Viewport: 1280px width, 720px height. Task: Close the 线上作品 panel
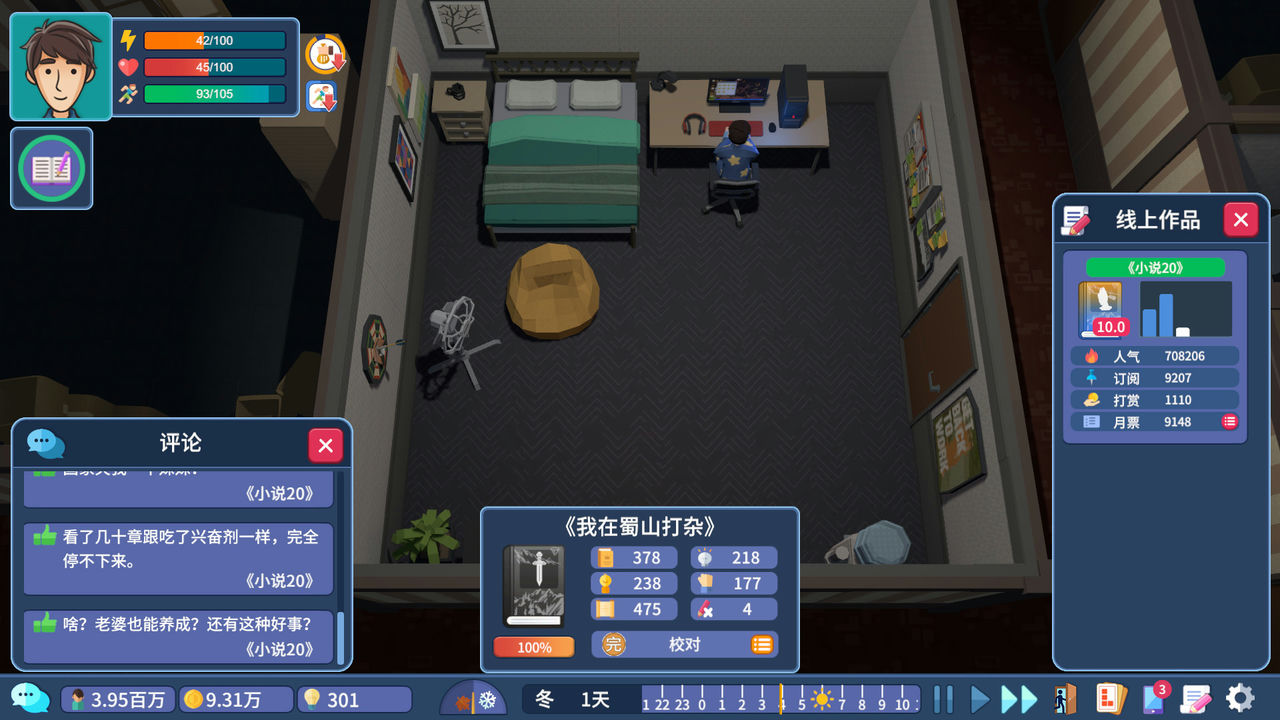[x=1240, y=220]
